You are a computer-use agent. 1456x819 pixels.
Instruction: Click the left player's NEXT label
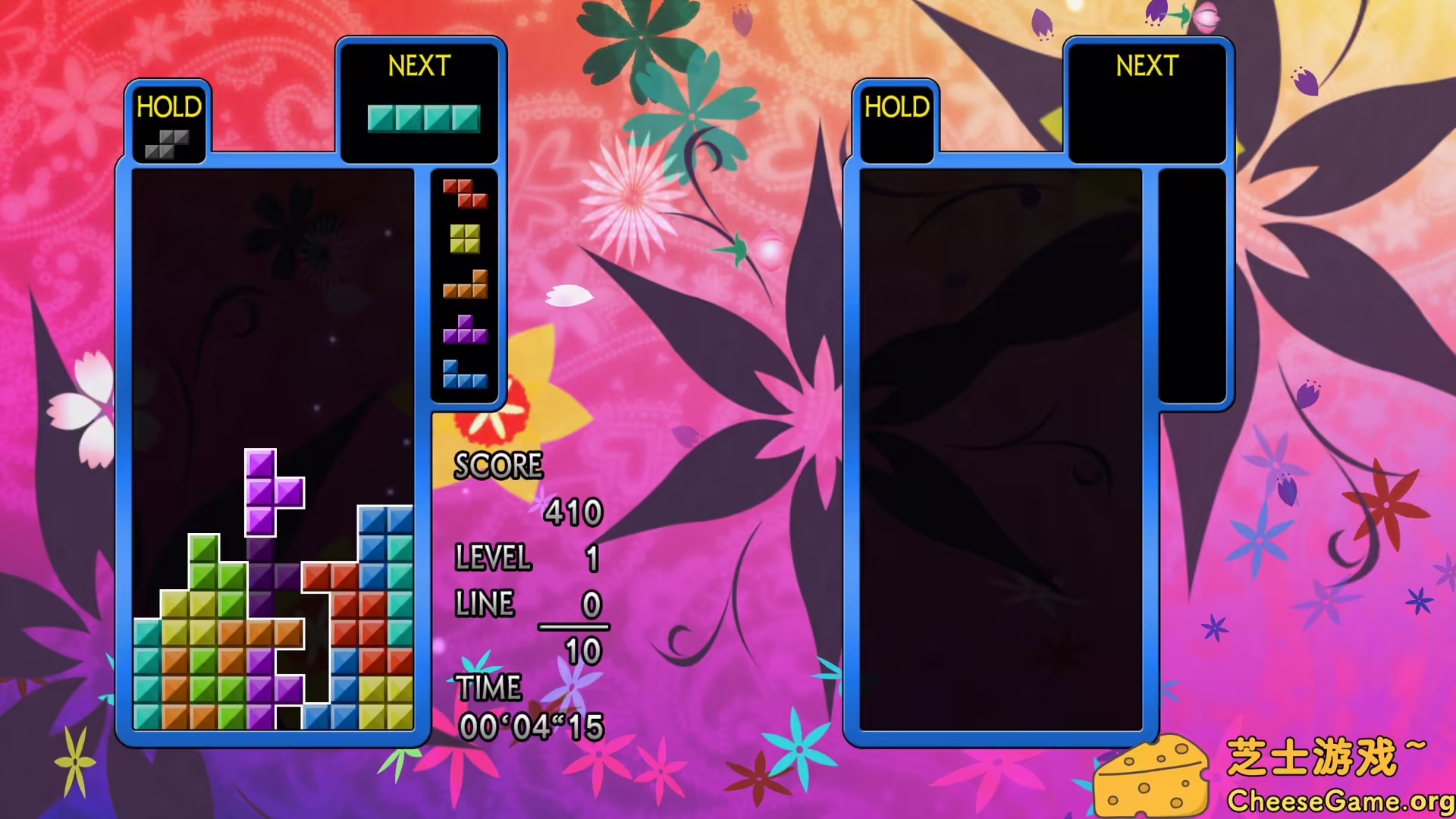tap(419, 67)
